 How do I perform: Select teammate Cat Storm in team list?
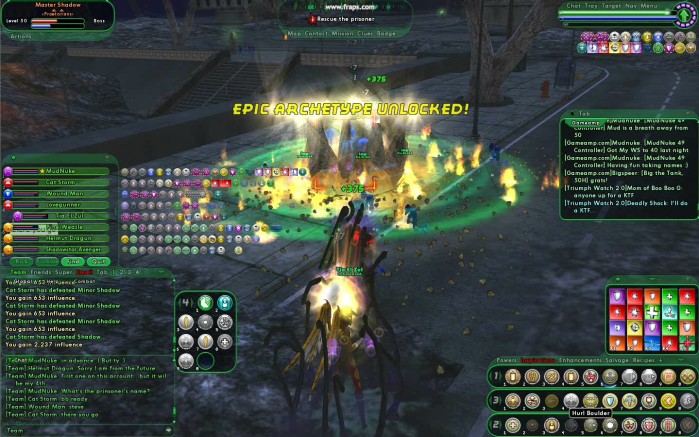[60, 182]
